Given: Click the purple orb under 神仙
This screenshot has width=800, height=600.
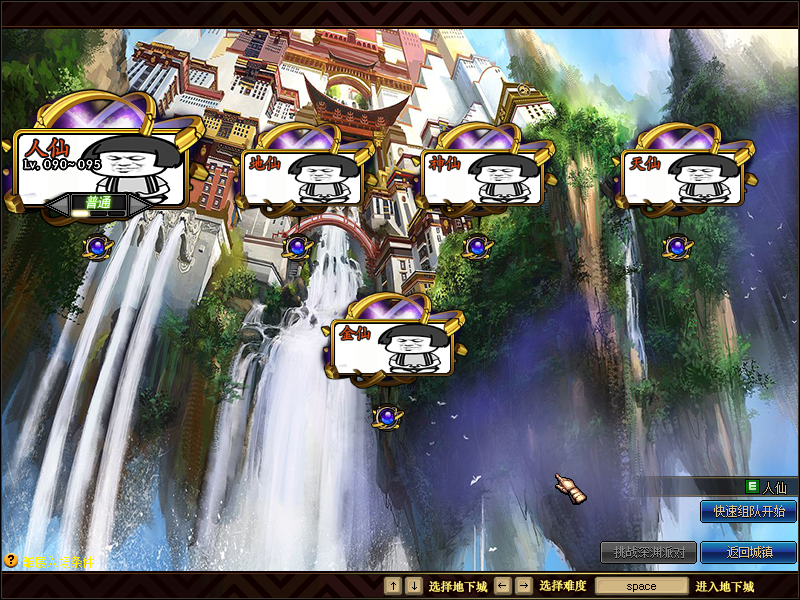Looking at the screenshot, I should [x=476, y=246].
